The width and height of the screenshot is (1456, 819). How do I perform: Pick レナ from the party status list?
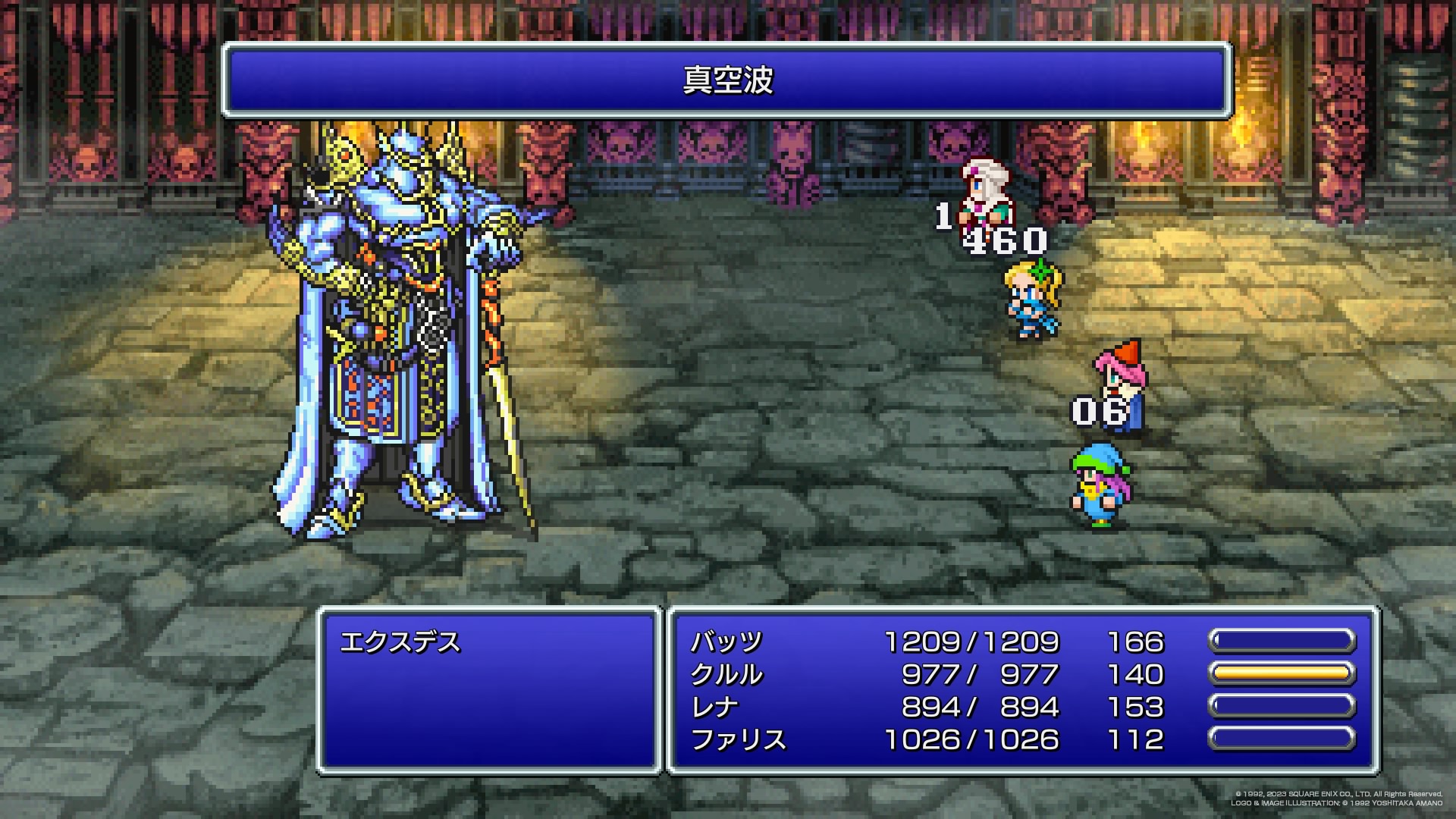714,708
